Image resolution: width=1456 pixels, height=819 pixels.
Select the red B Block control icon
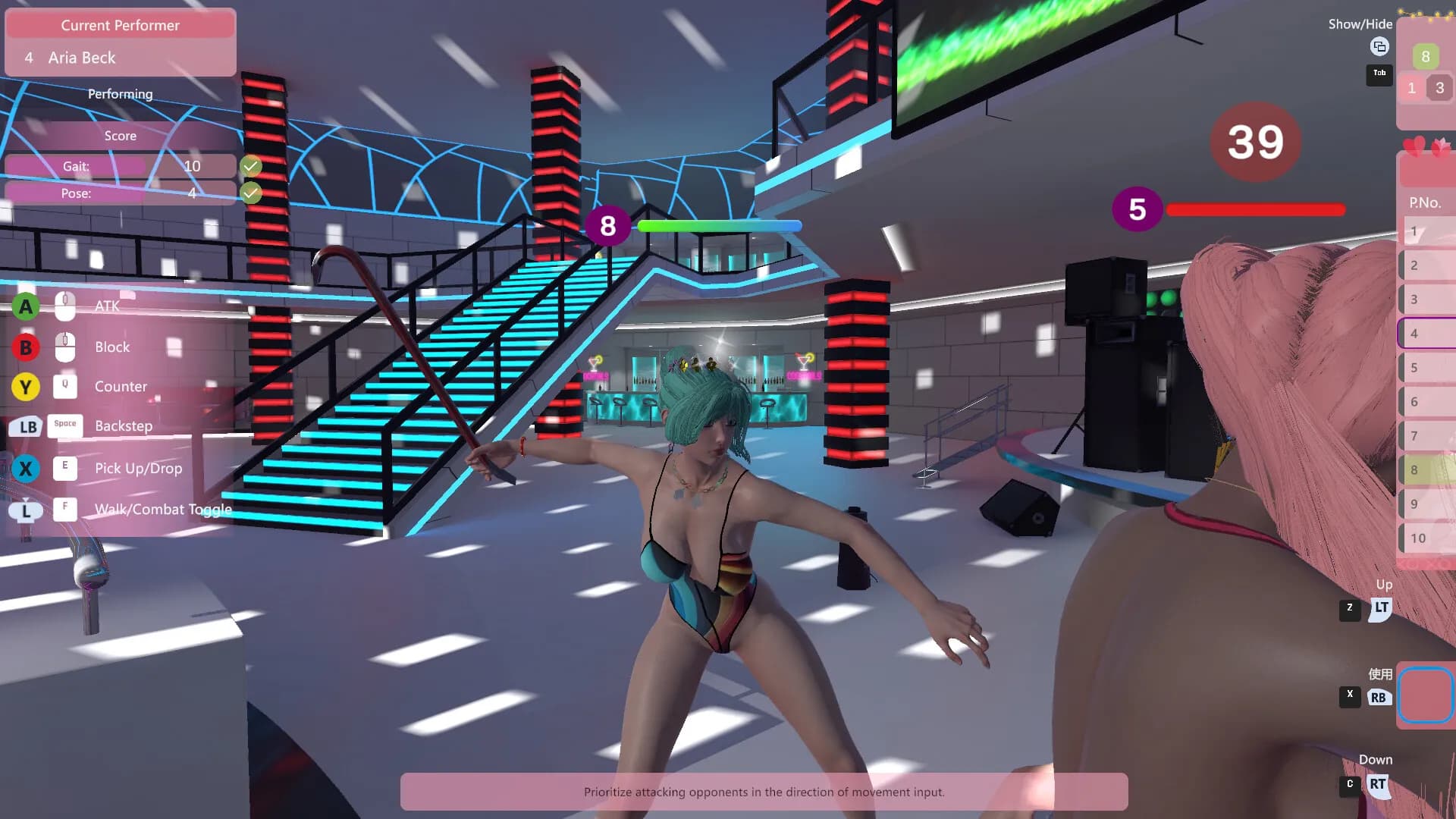[26, 347]
